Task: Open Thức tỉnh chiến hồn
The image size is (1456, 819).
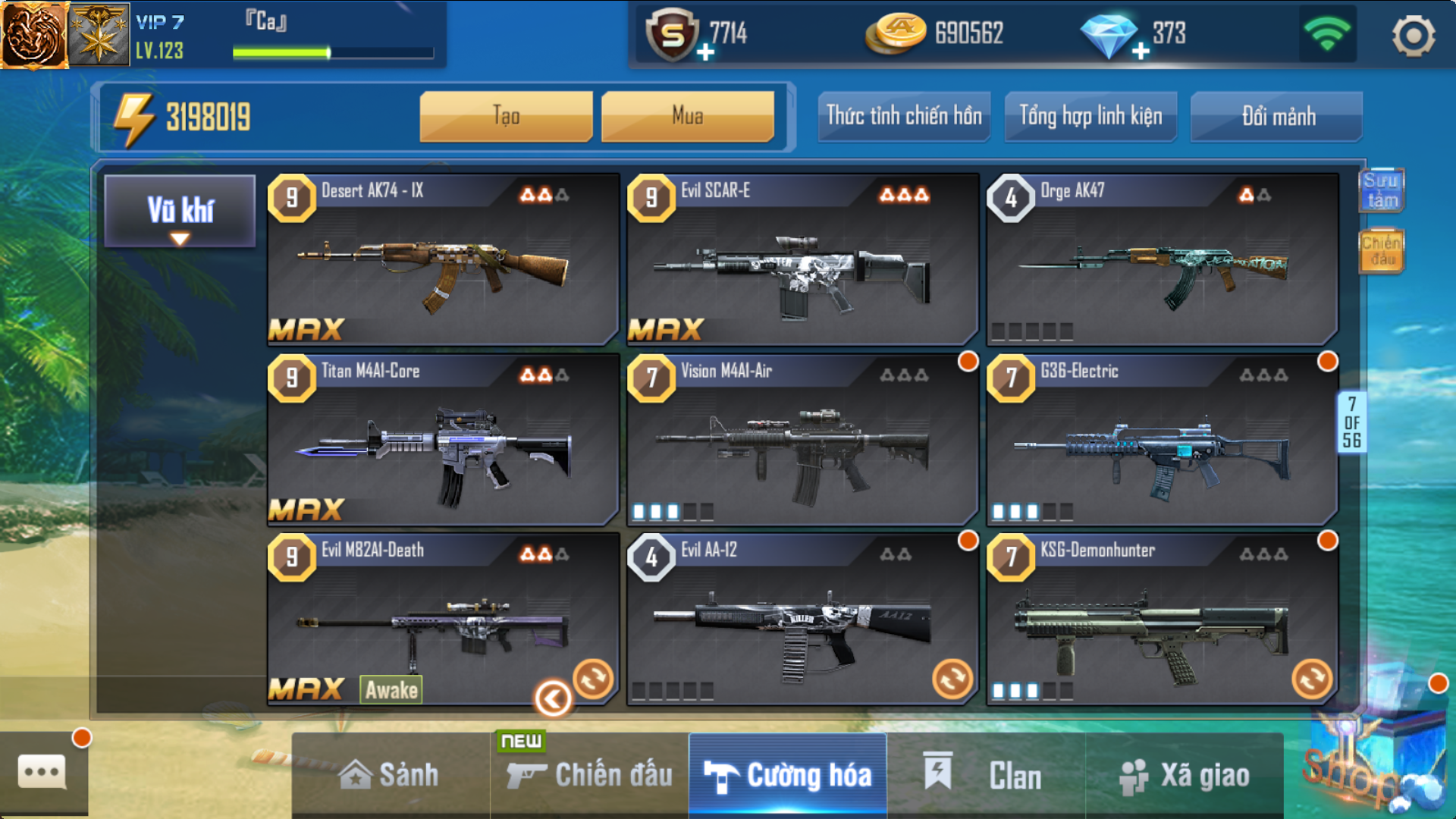Action: coord(903,116)
